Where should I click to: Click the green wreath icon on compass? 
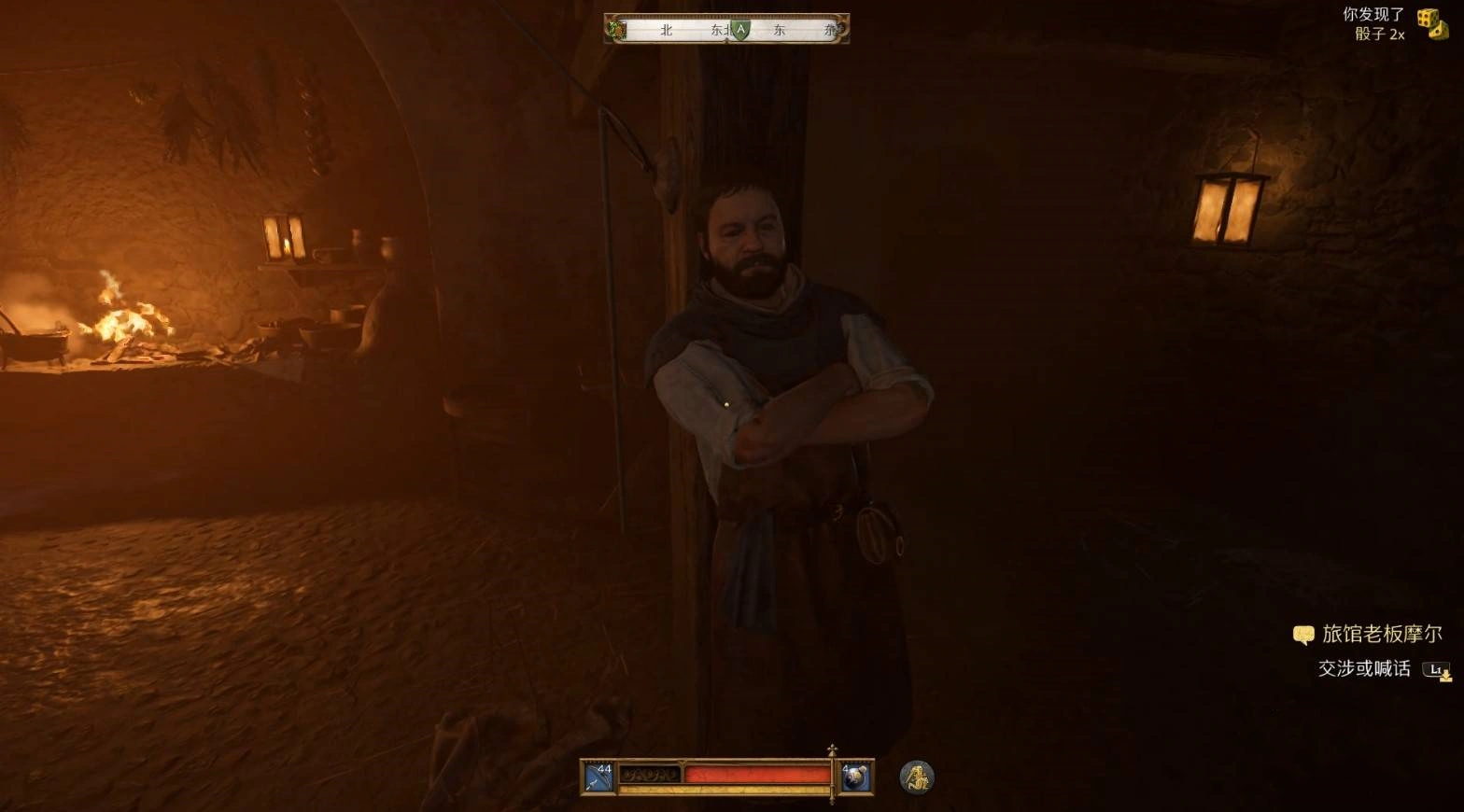pyautogui.click(x=617, y=30)
